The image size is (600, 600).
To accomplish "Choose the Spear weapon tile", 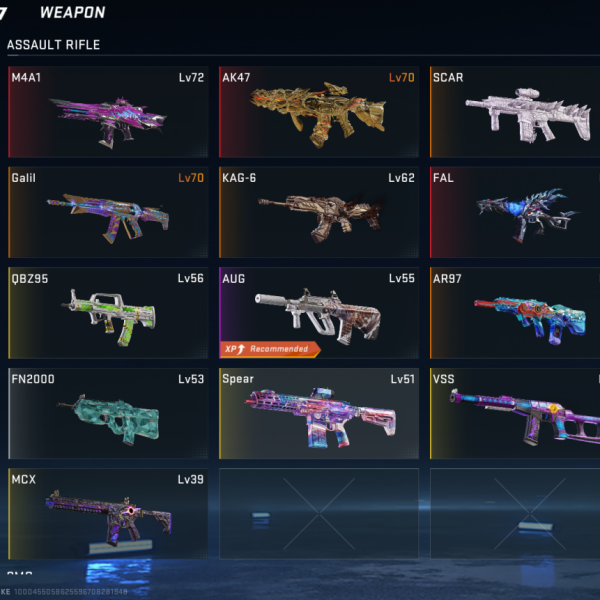I will click(x=318, y=413).
